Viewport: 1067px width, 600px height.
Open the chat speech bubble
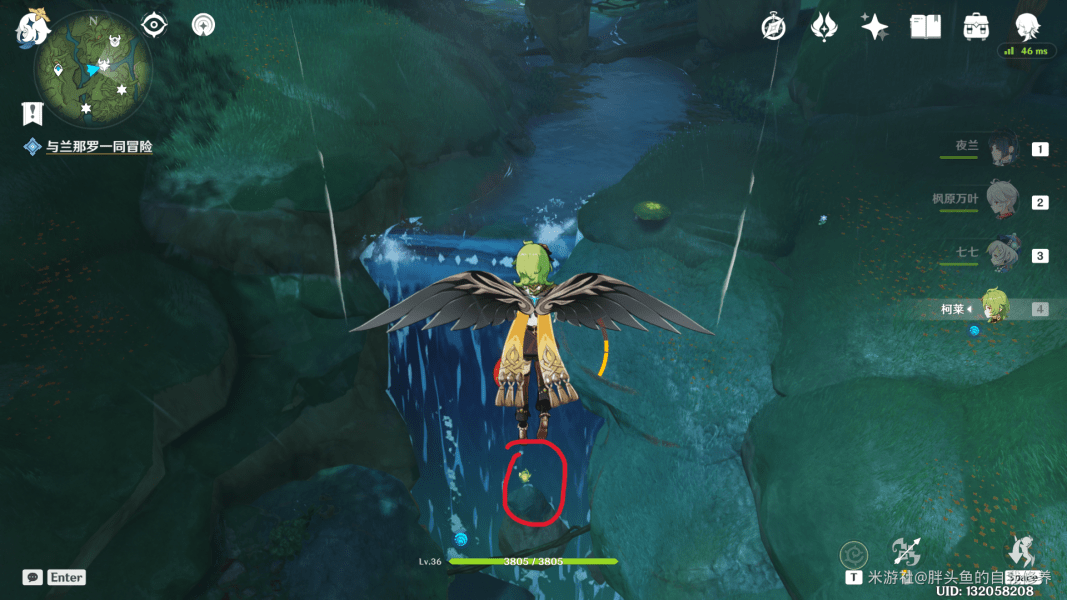33,577
